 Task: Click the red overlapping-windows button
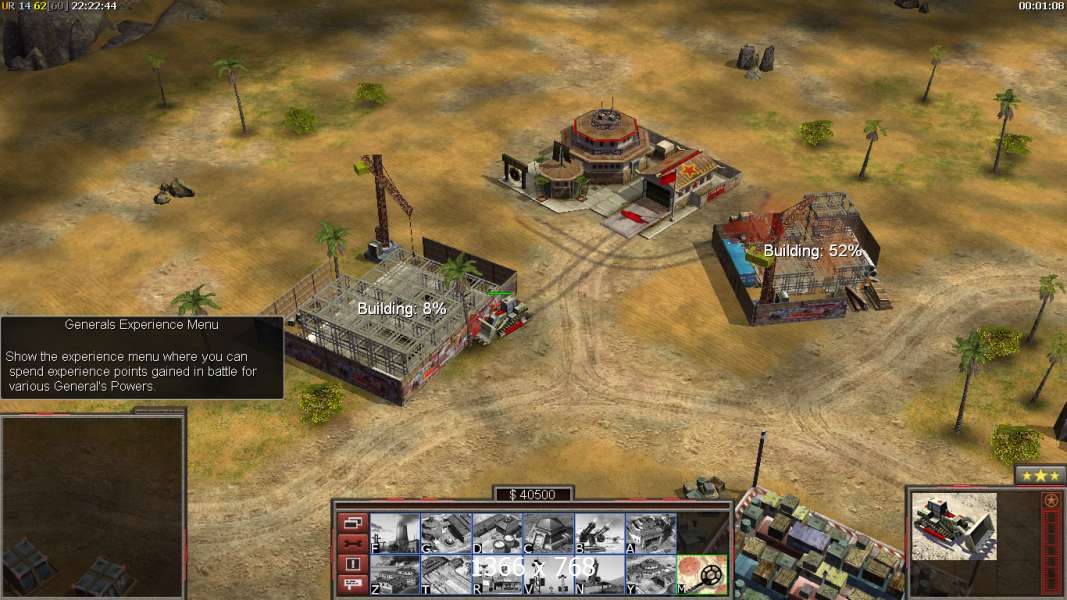353,522
